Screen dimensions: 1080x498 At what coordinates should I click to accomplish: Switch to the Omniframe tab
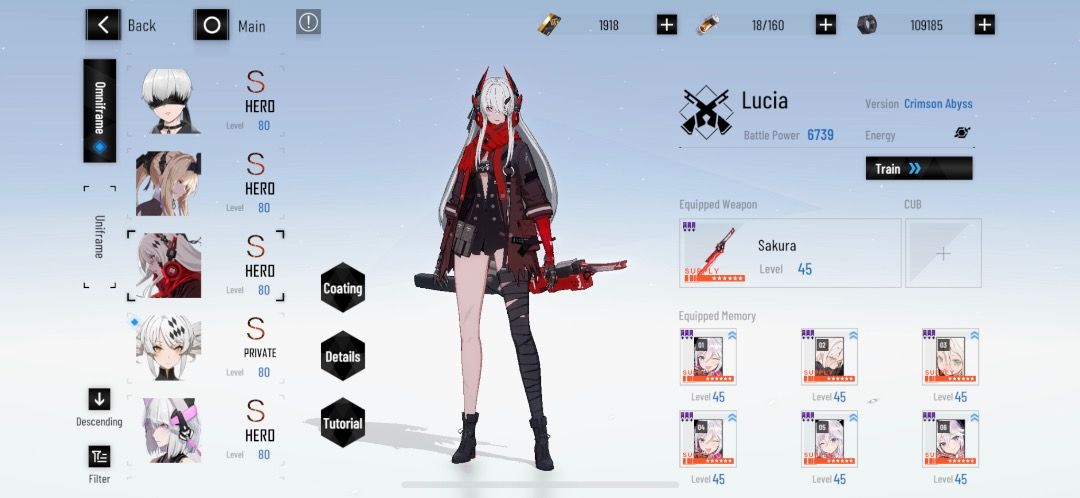(100, 110)
